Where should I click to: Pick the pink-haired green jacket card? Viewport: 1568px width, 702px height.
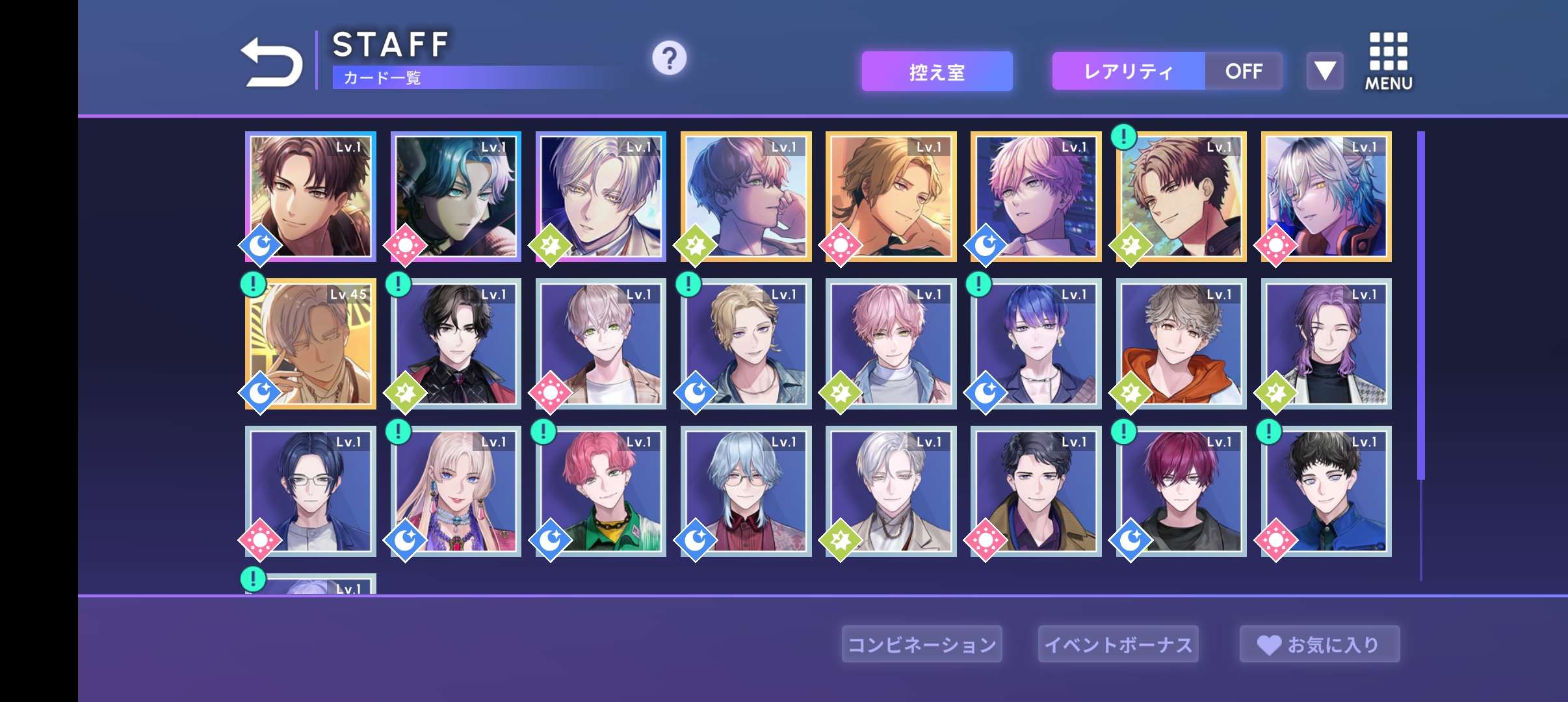pyautogui.click(x=601, y=491)
